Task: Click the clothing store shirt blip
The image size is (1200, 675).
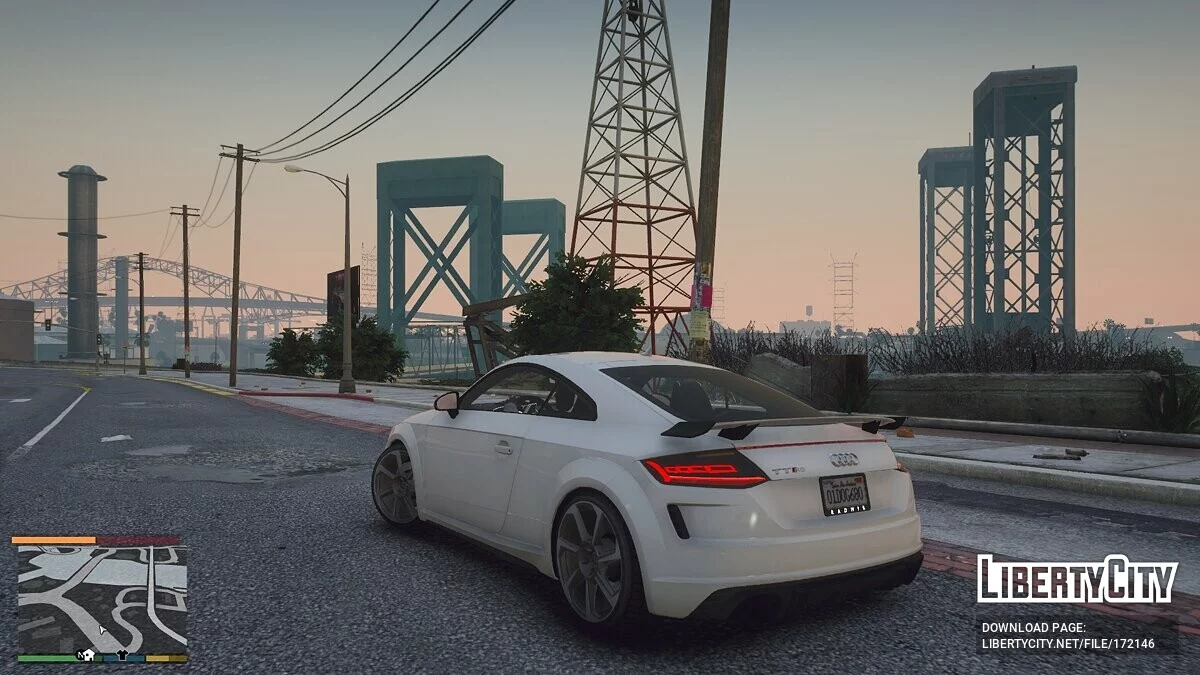Action: (x=122, y=655)
